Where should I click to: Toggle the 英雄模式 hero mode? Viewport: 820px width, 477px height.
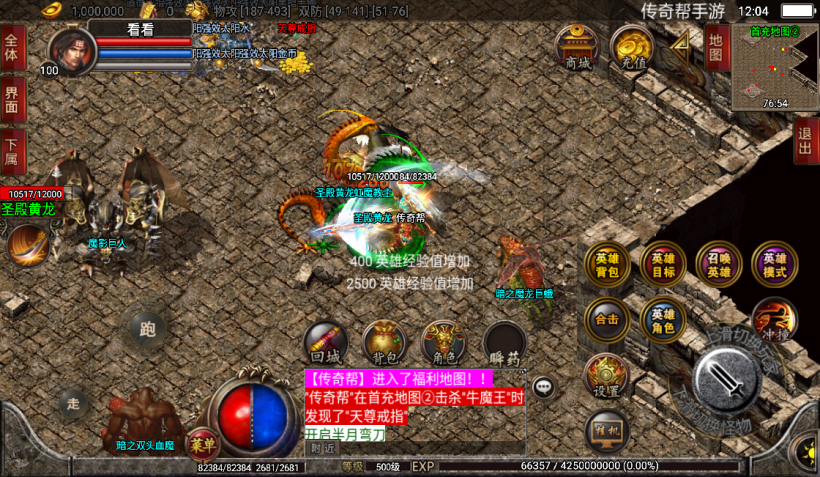(x=775, y=264)
